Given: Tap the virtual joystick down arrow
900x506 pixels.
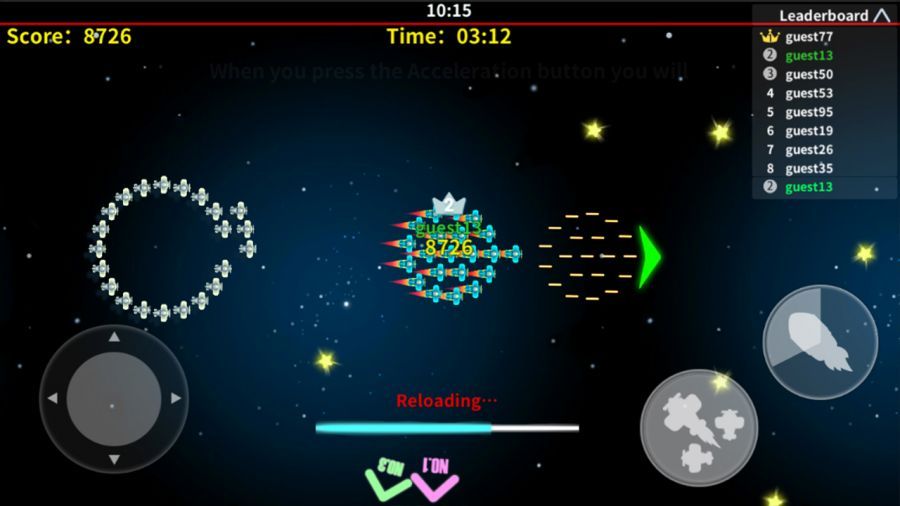Looking at the screenshot, I should click(114, 459).
